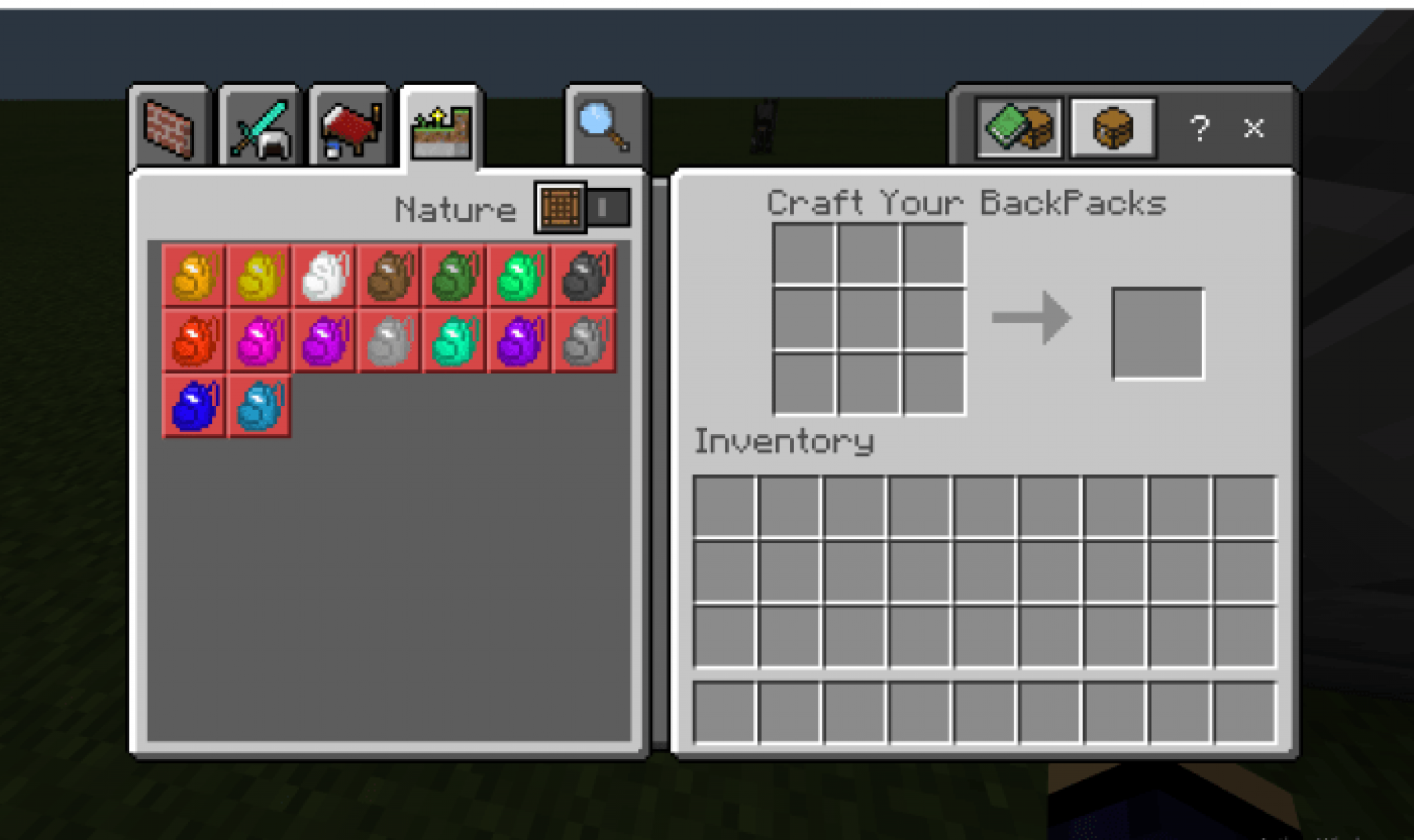Toggle craftable-only filter with backpack icon
Viewport: 1414px width, 840px height.
coord(1112,128)
